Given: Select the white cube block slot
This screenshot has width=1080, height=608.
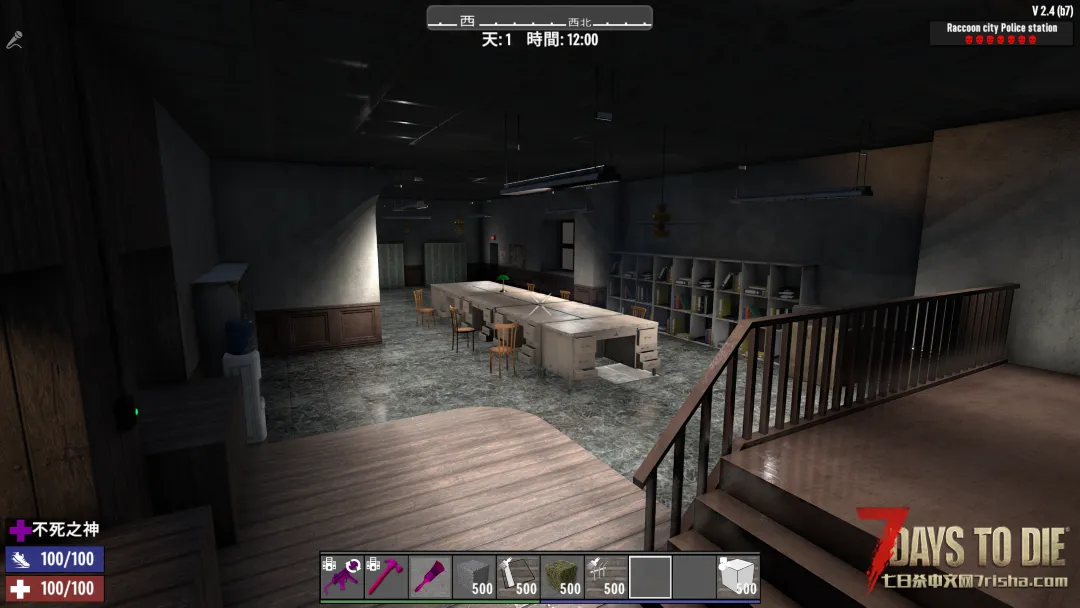Looking at the screenshot, I should coord(738,577).
